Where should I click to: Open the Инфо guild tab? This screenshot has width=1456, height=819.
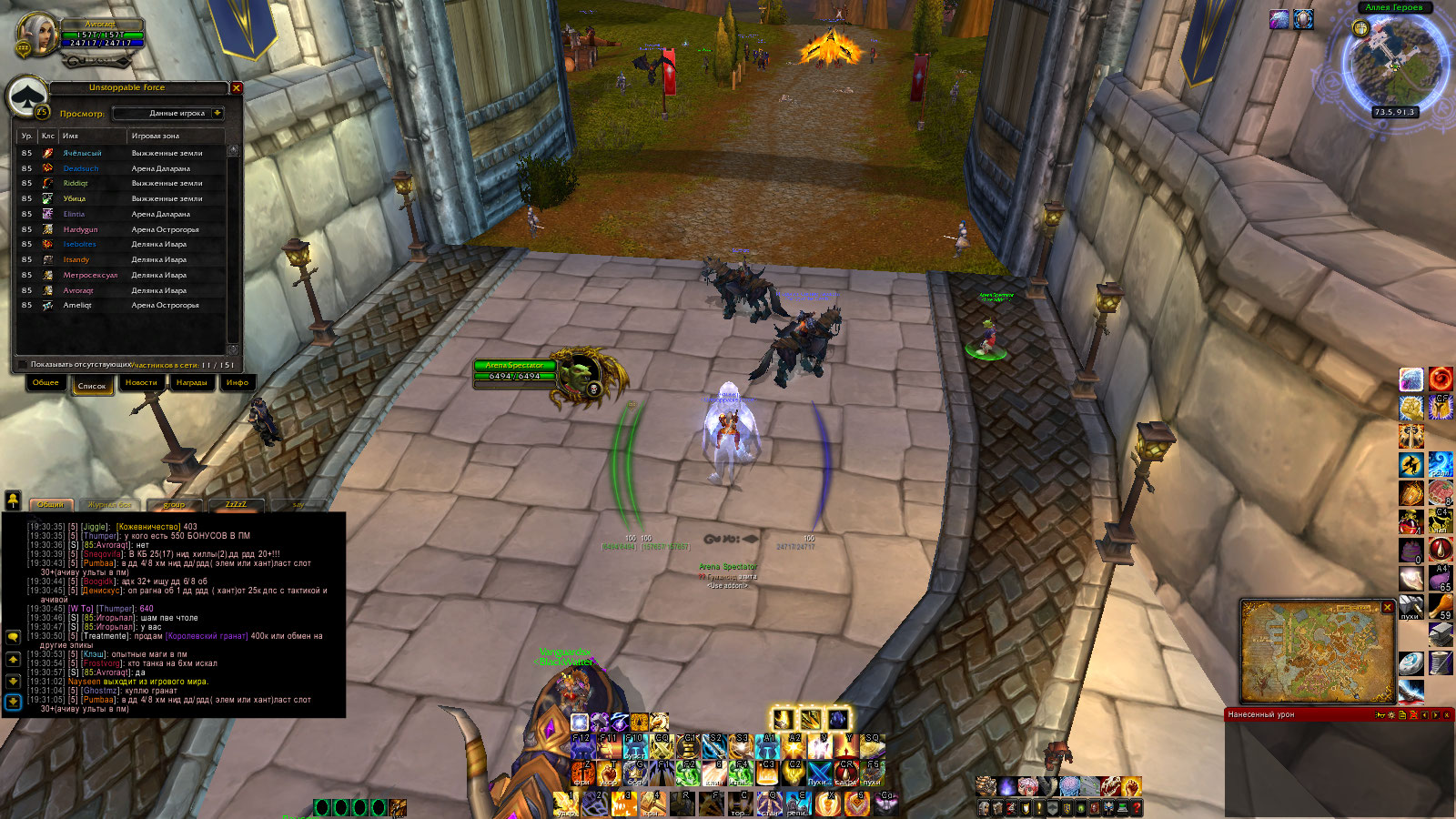[x=238, y=383]
